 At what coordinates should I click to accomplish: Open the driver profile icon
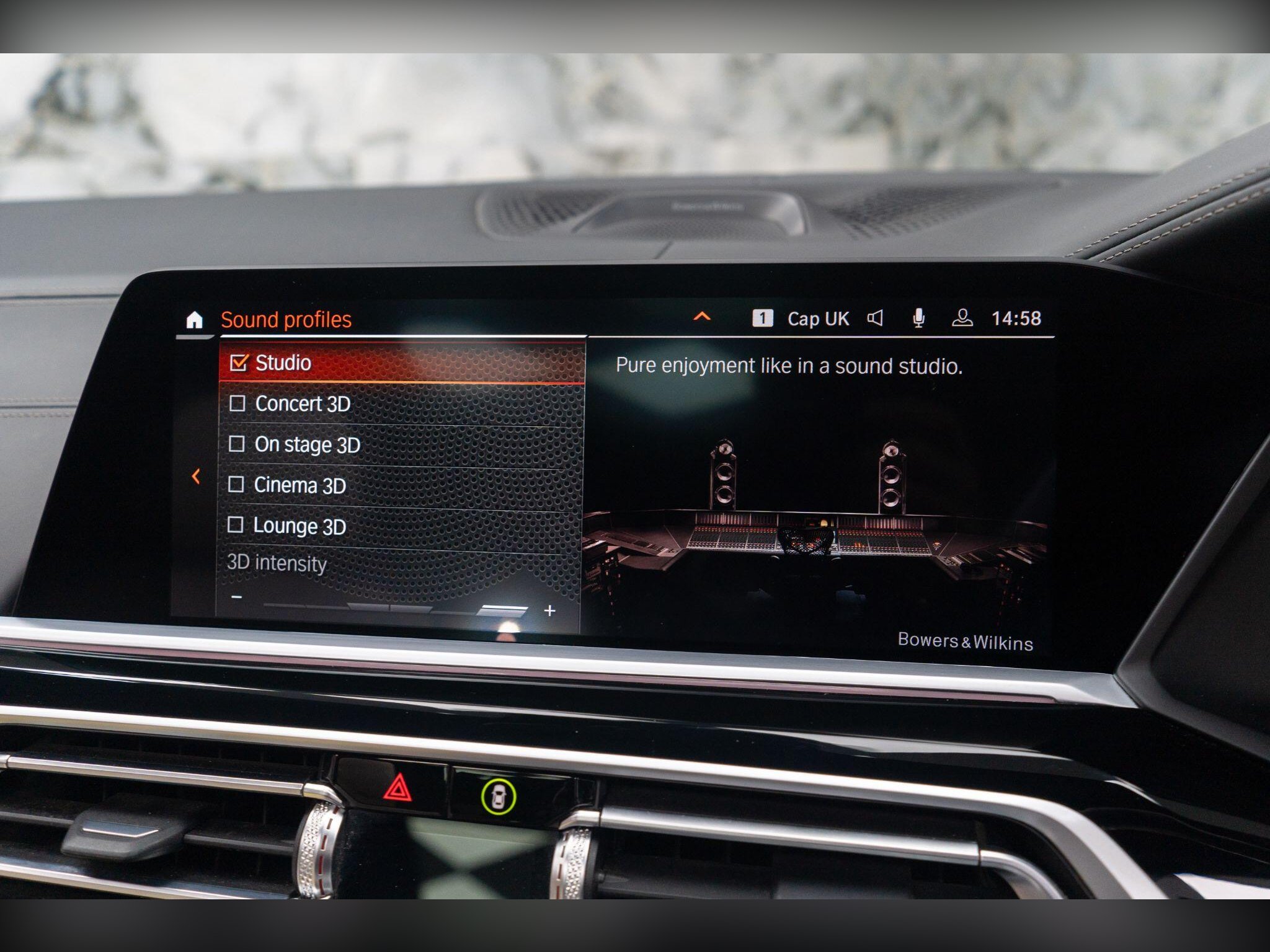coord(962,319)
